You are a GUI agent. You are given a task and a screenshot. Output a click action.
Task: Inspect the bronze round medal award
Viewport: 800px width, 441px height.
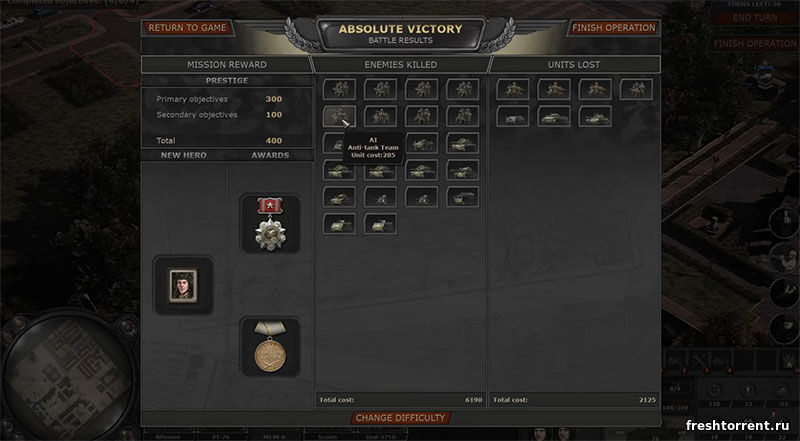point(269,346)
